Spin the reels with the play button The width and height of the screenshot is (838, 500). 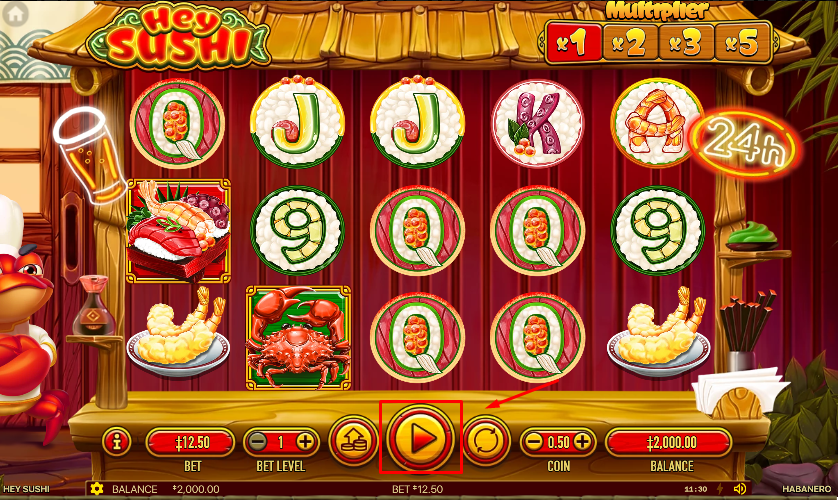(421, 438)
